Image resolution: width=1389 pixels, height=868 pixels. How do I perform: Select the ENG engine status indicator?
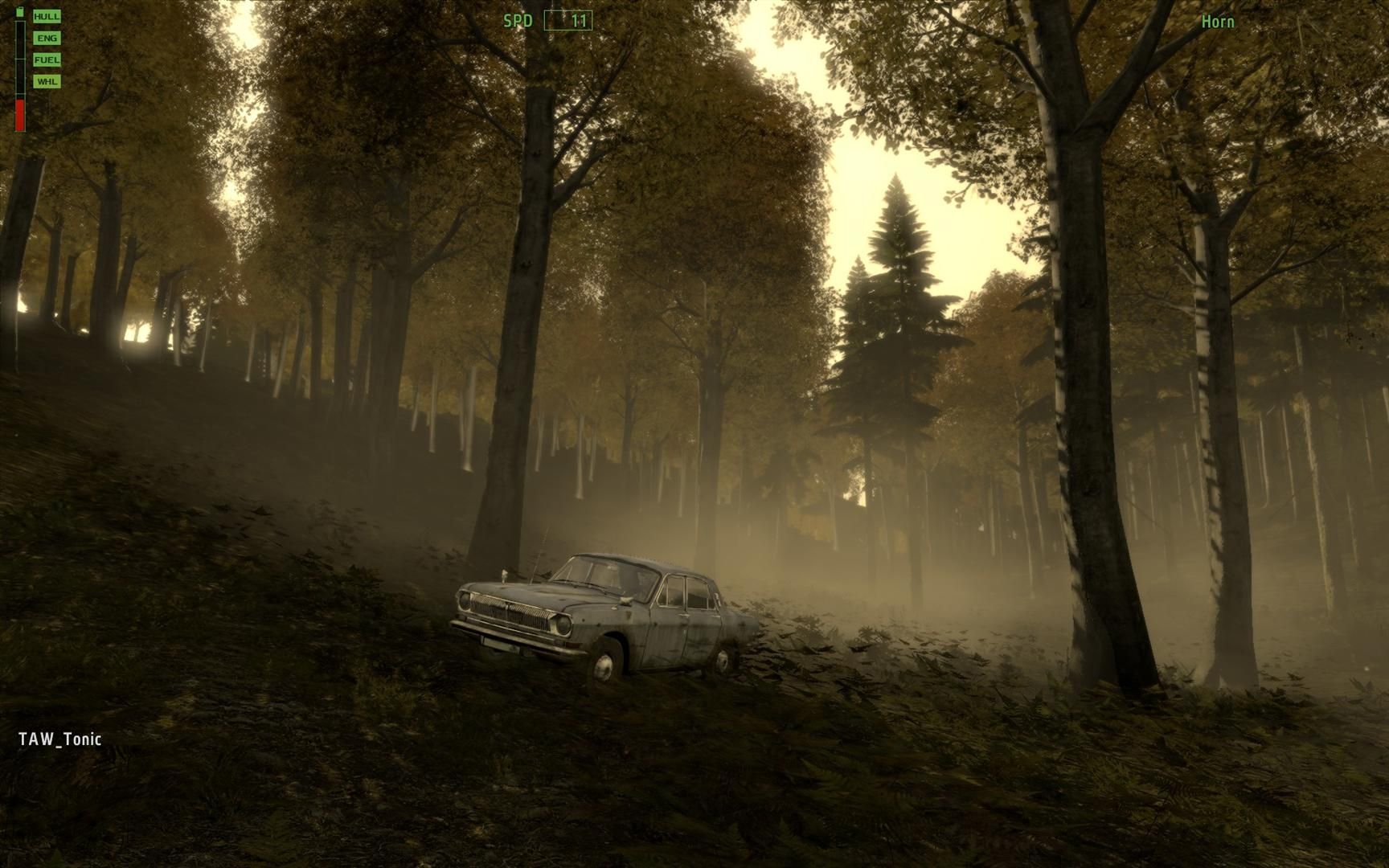47,38
